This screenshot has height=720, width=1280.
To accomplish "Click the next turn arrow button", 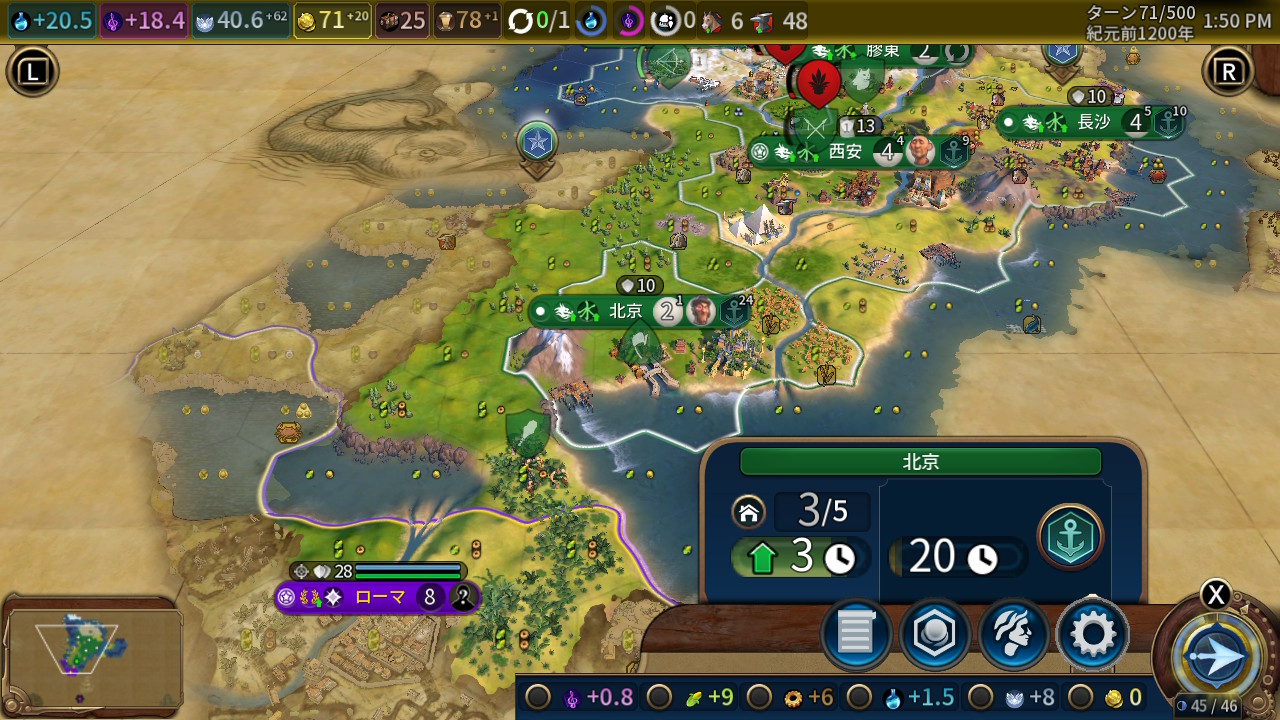I will (x=1217, y=657).
